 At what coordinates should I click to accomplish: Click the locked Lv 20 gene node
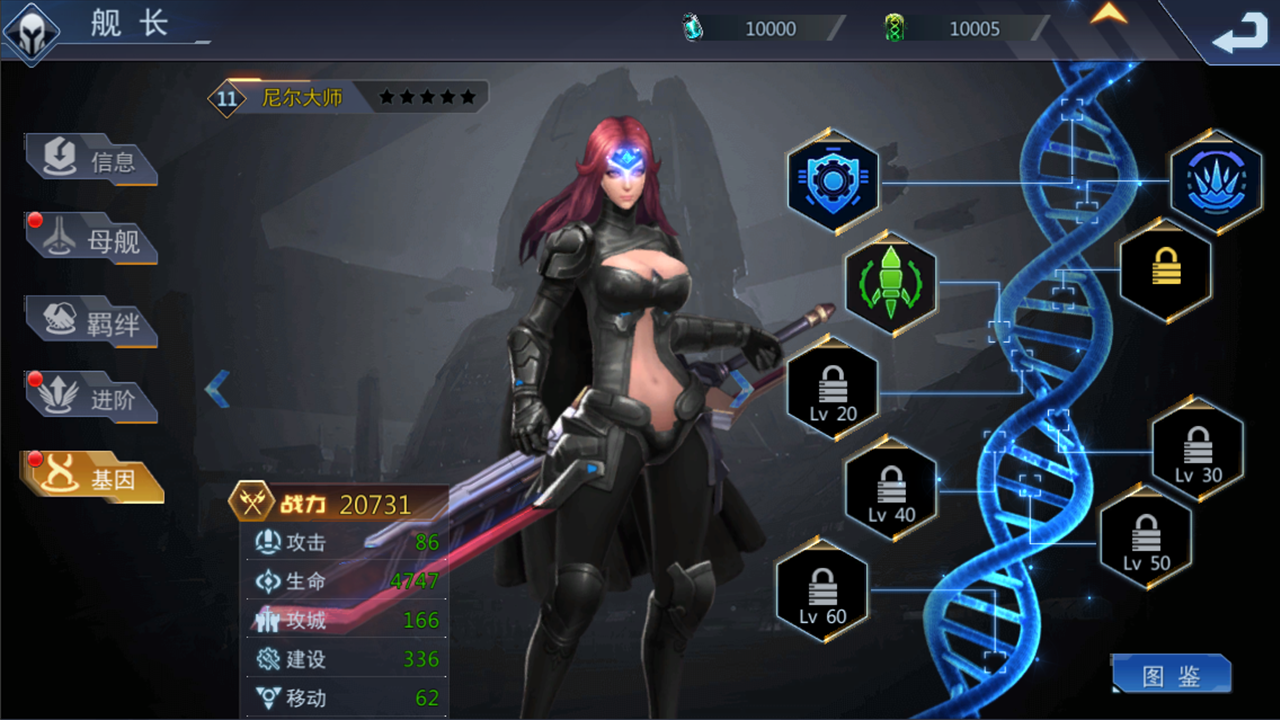coord(832,390)
